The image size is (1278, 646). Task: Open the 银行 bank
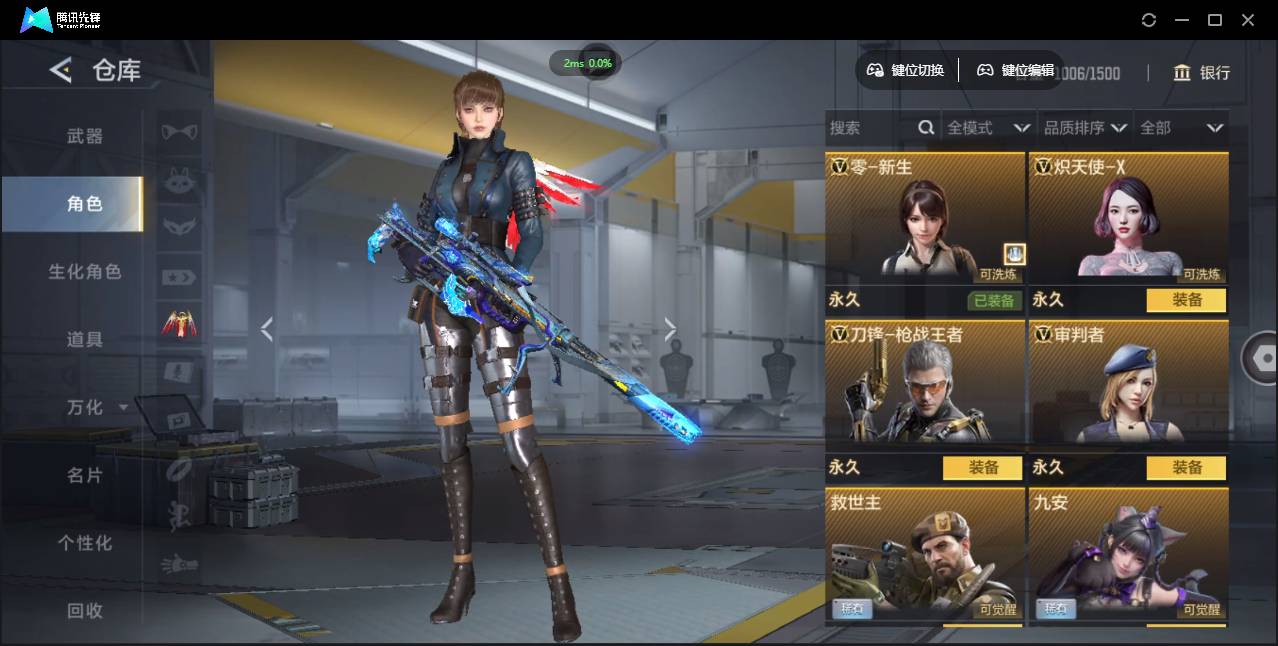1201,72
